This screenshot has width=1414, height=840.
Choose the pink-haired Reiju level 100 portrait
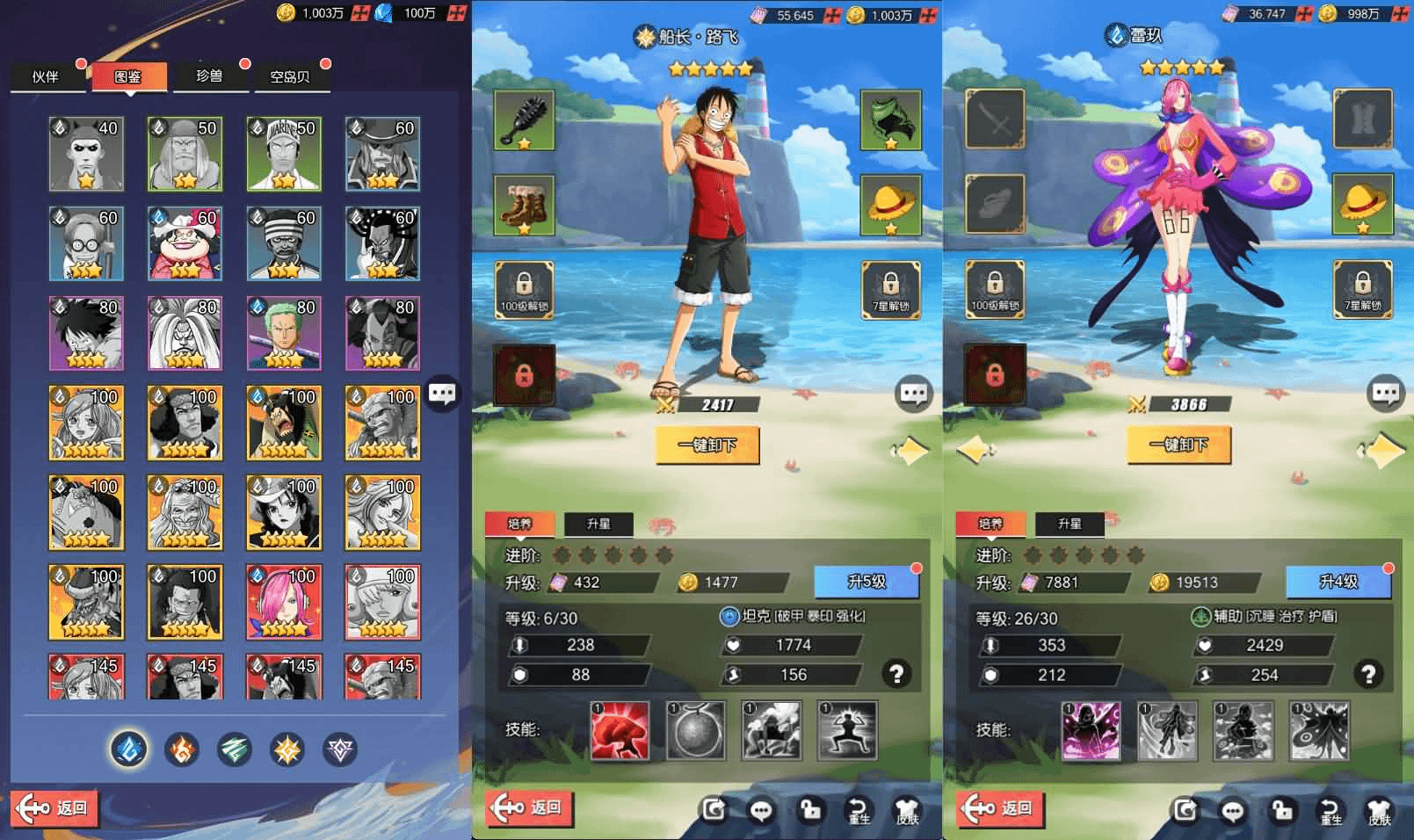pyautogui.click(x=283, y=602)
